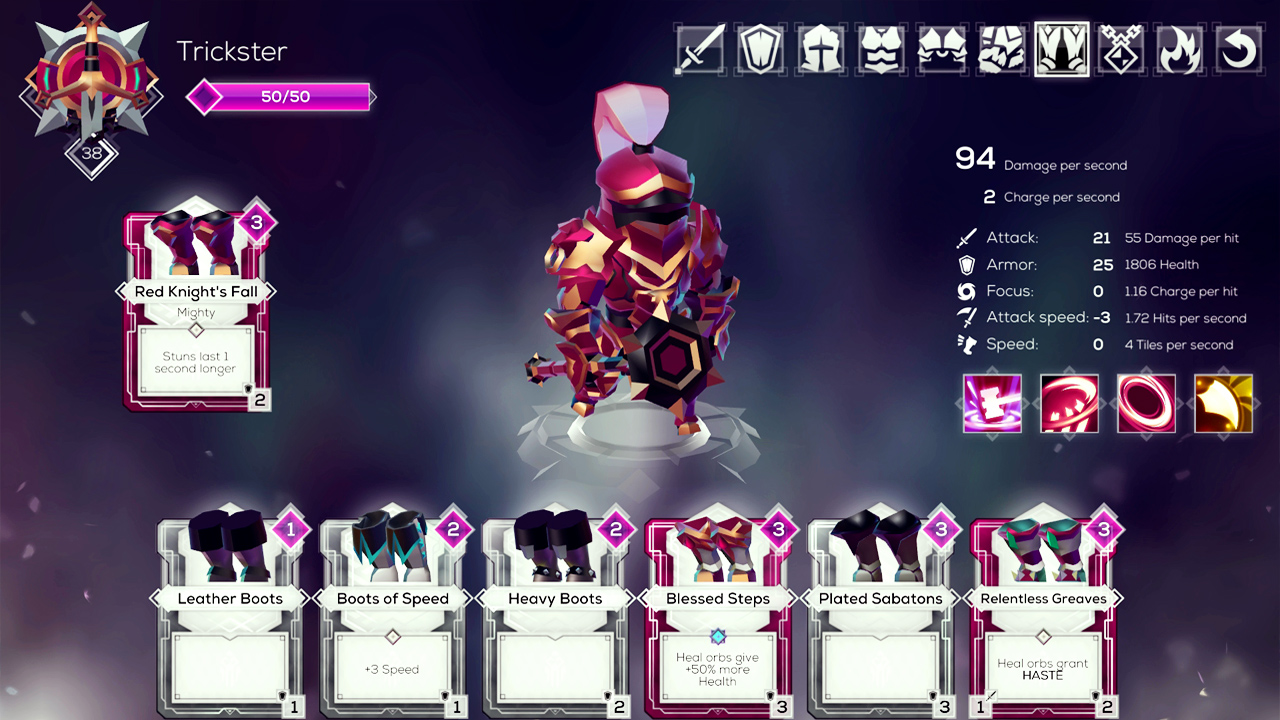Click the curved back arrow button
Viewport: 1280px width, 720px height.
[x=1239, y=49]
